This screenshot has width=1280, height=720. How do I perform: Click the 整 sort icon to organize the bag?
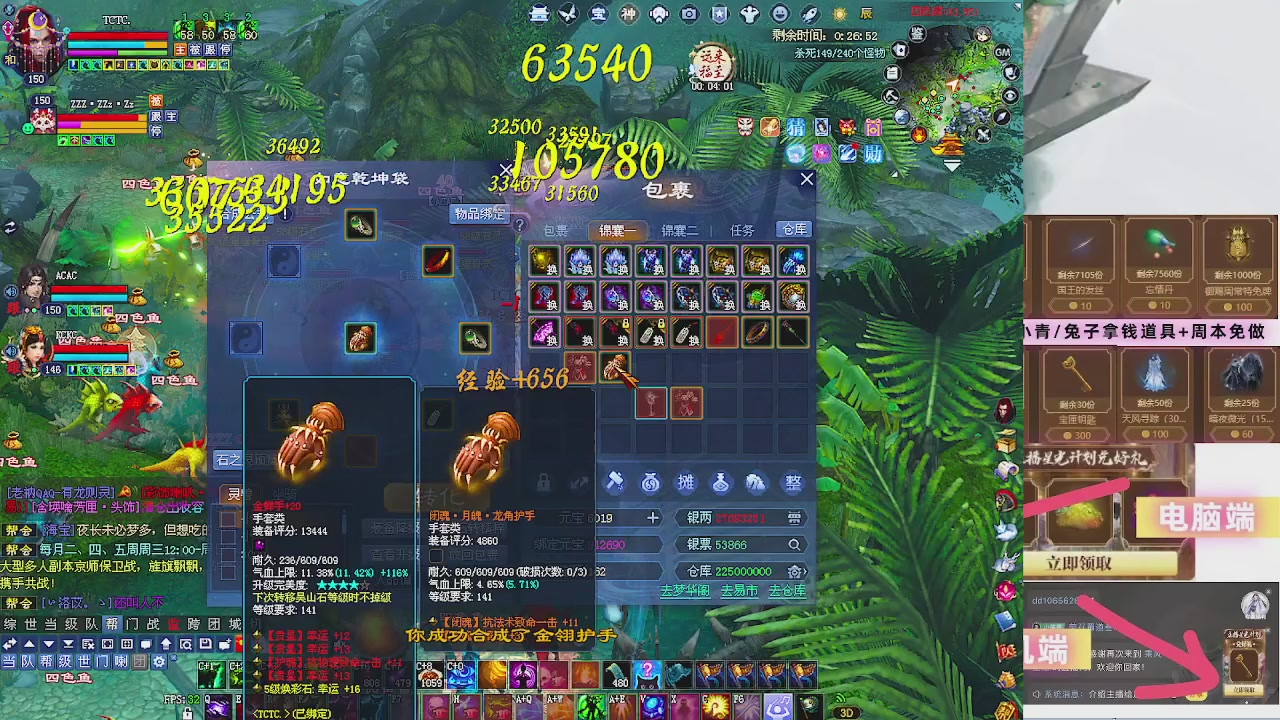click(793, 483)
